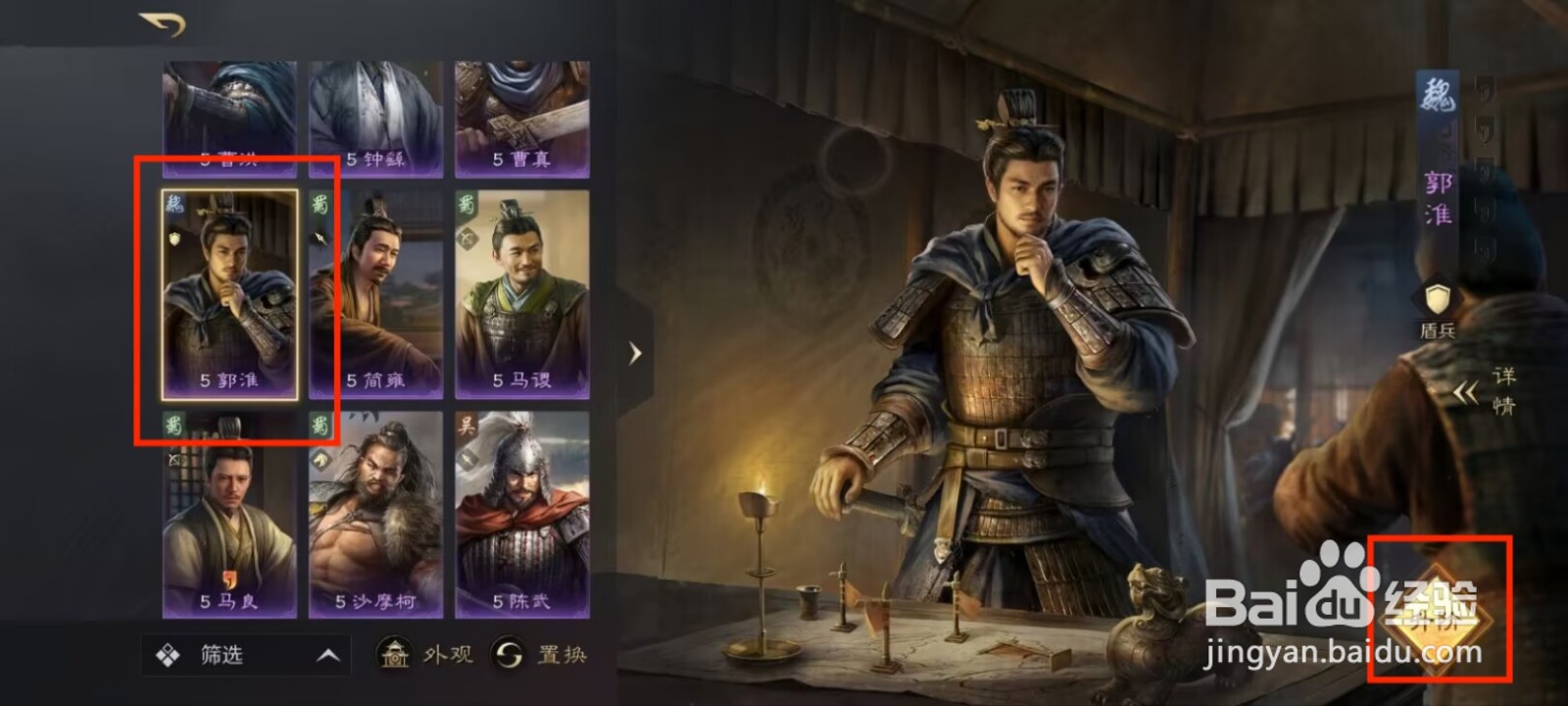Click the 魏 faction emblem on the 郭淮 card
Image resolution: width=1568 pixels, height=706 pixels.
[x=173, y=203]
